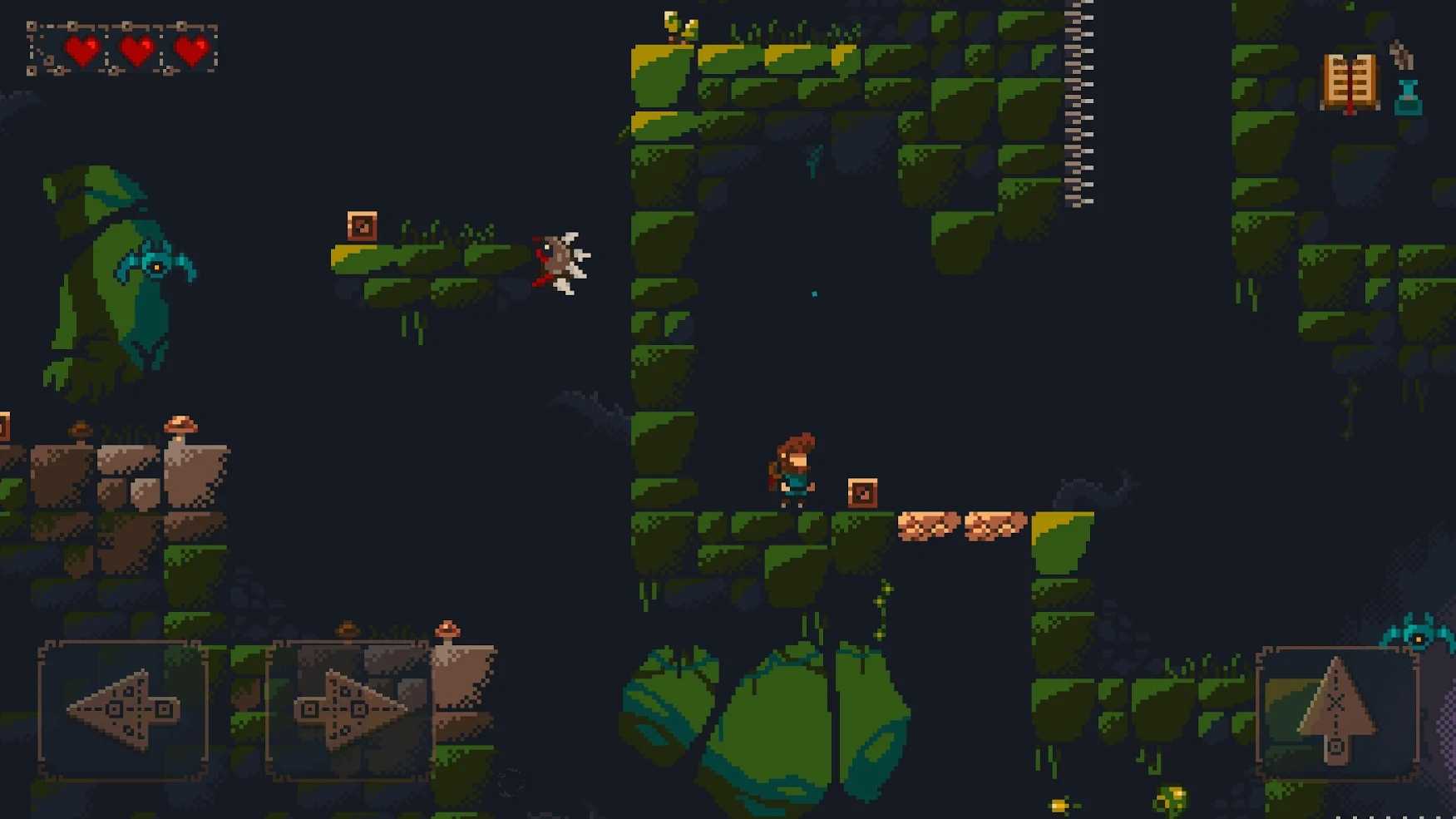The image size is (1456, 819).
Task: Select the teal potion bottle icon
Action: 1409,100
